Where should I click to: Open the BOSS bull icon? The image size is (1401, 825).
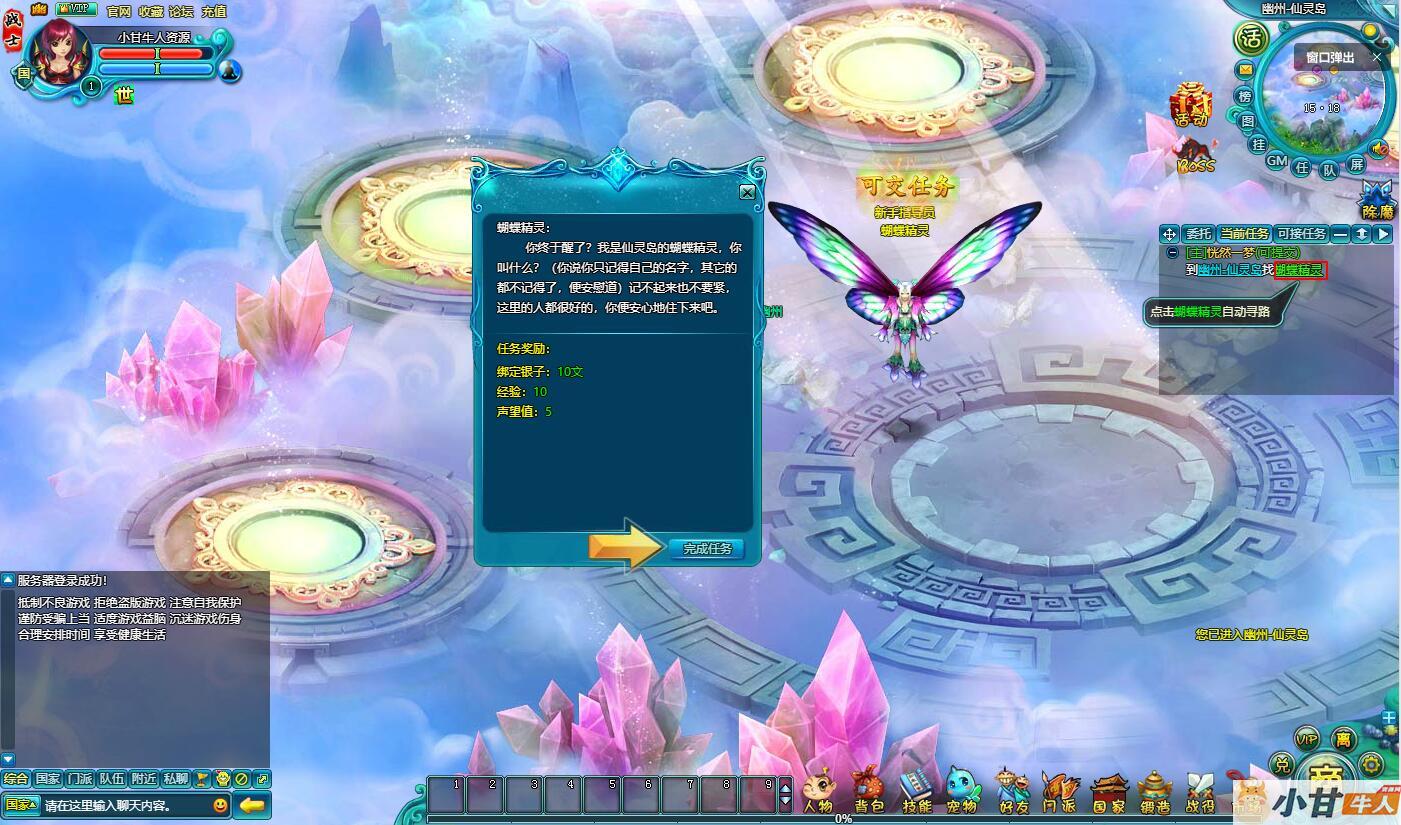coord(1195,157)
